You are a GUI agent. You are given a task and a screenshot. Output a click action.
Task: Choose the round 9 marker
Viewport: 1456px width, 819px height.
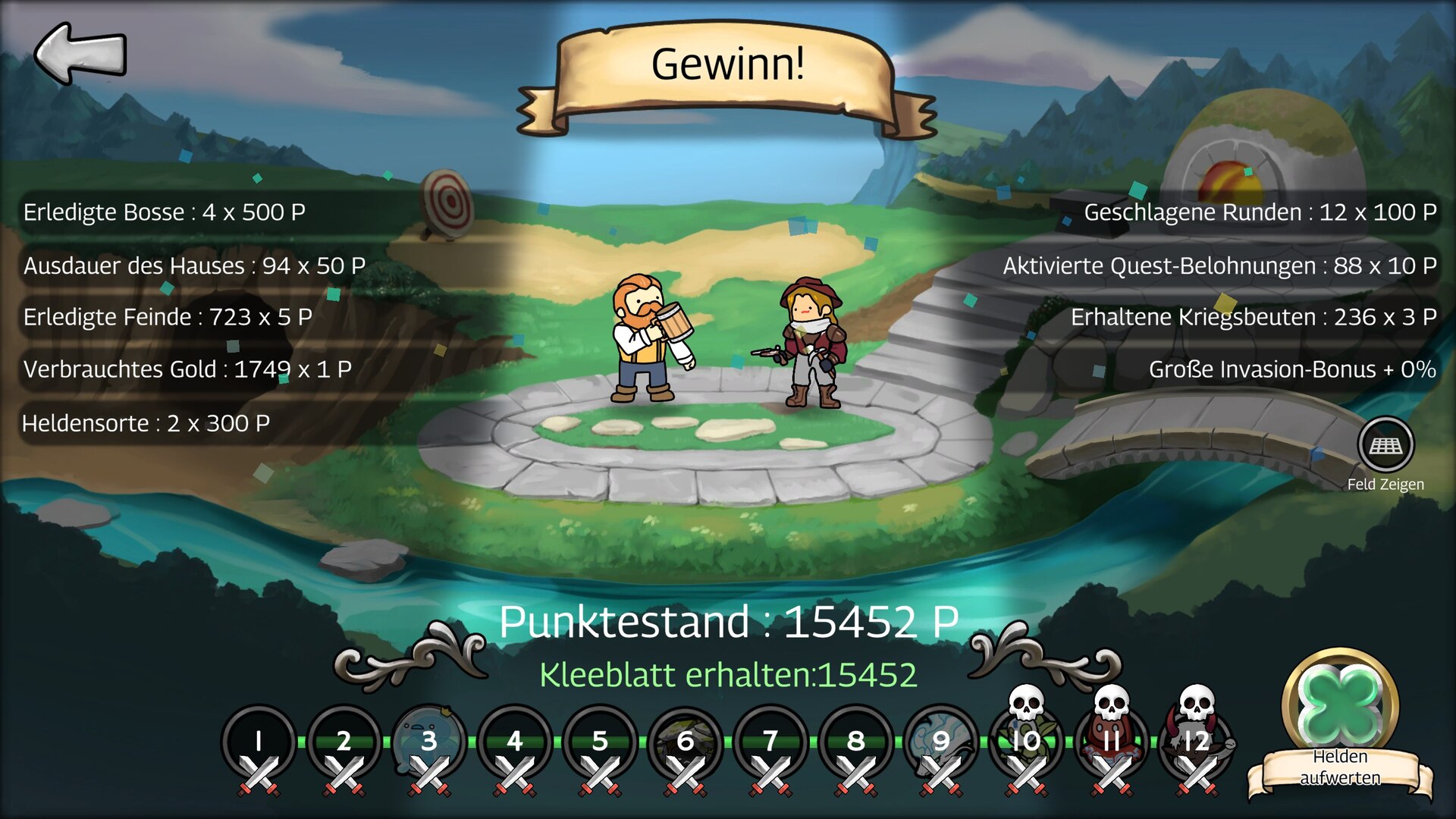click(941, 742)
